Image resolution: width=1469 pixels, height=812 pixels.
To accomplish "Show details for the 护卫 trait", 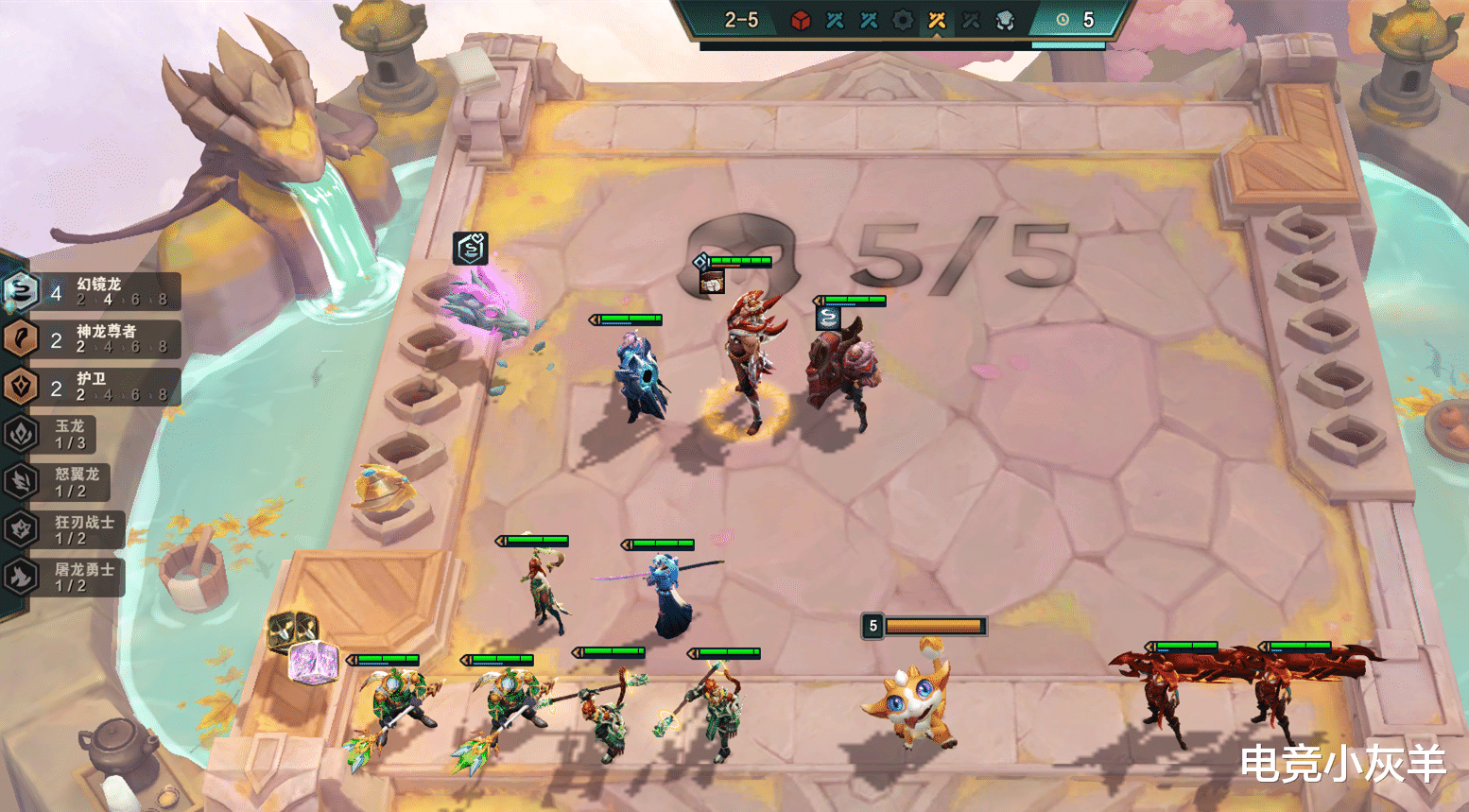I will (x=95, y=386).
